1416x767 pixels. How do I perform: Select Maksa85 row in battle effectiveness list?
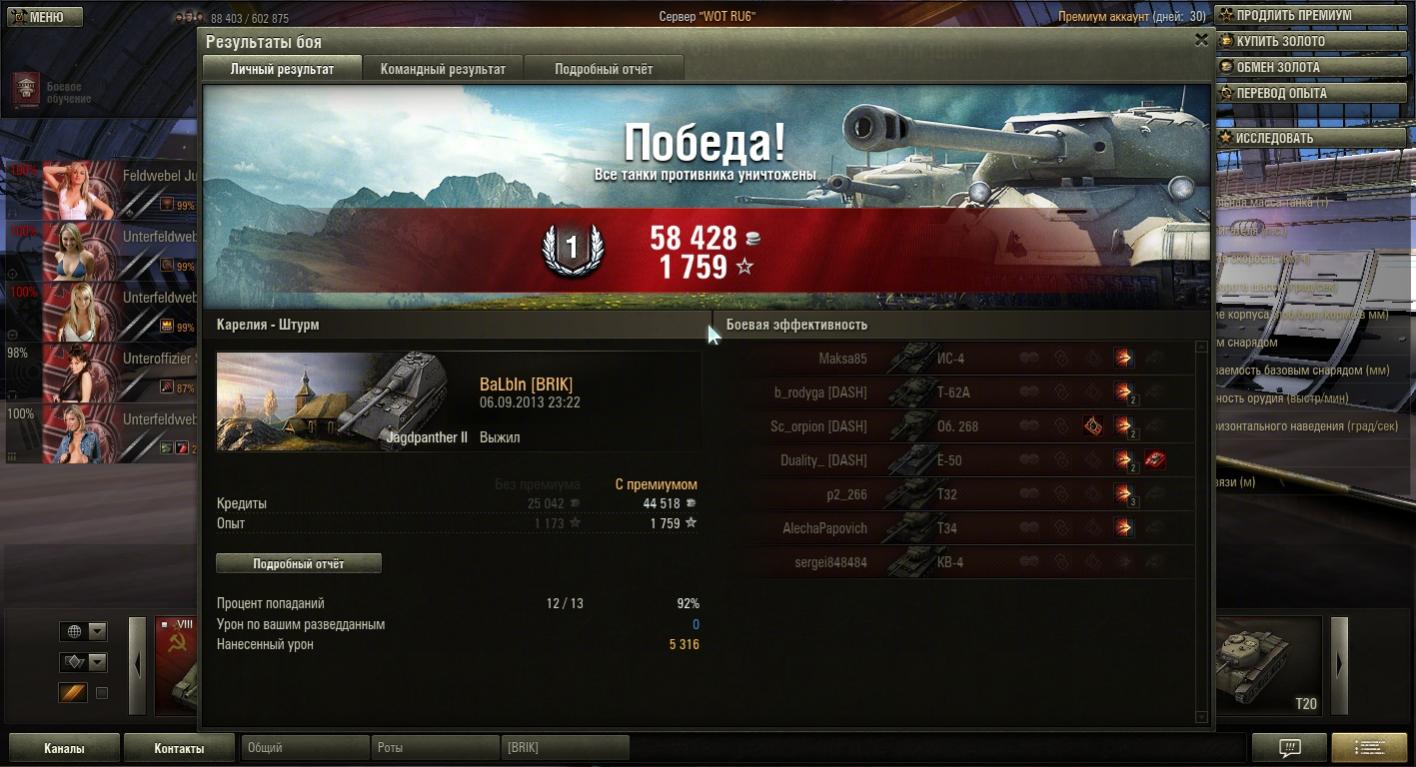click(x=955, y=358)
